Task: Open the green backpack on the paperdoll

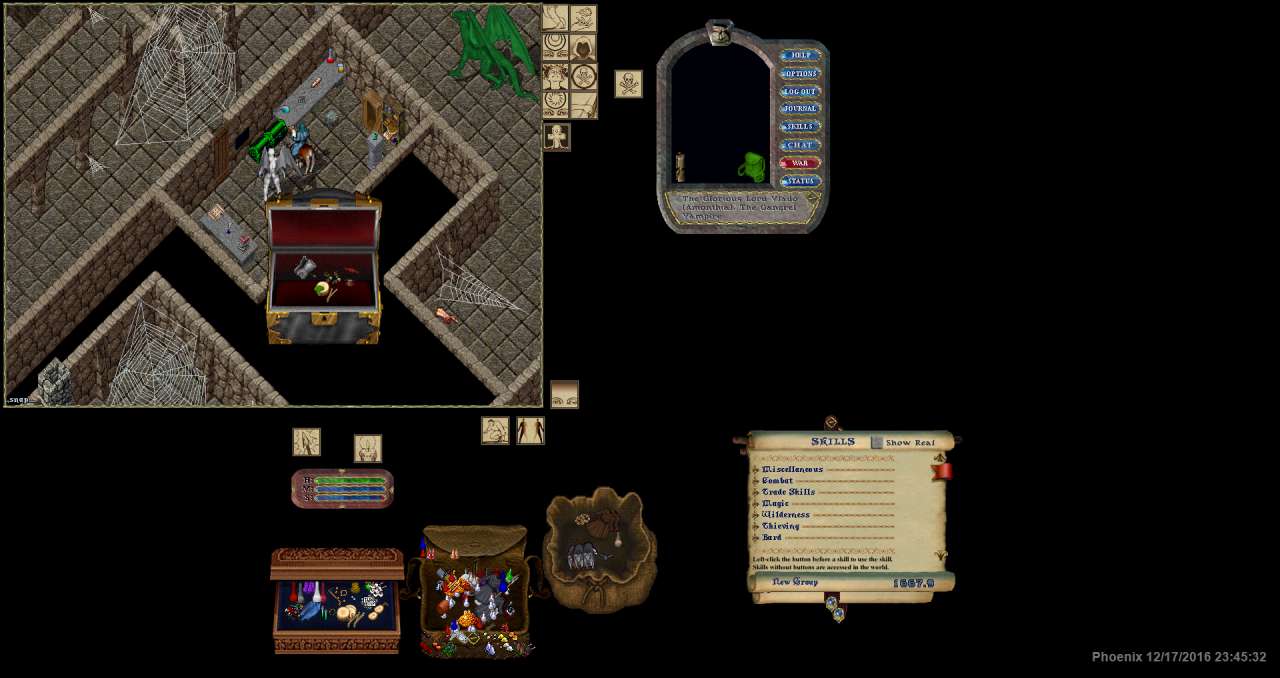Action: click(752, 167)
